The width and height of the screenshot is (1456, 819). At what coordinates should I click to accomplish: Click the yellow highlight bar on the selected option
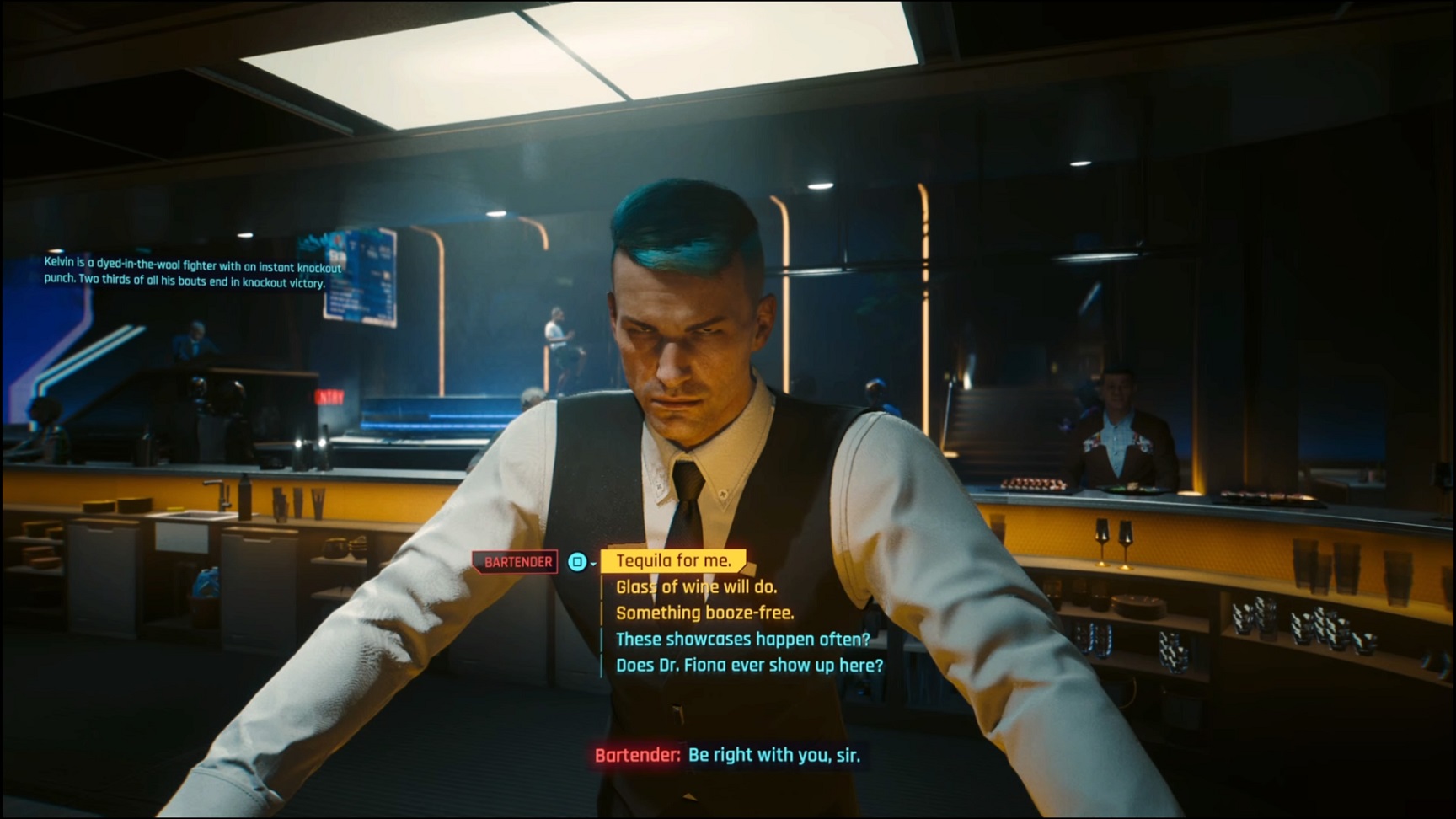coord(673,559)
